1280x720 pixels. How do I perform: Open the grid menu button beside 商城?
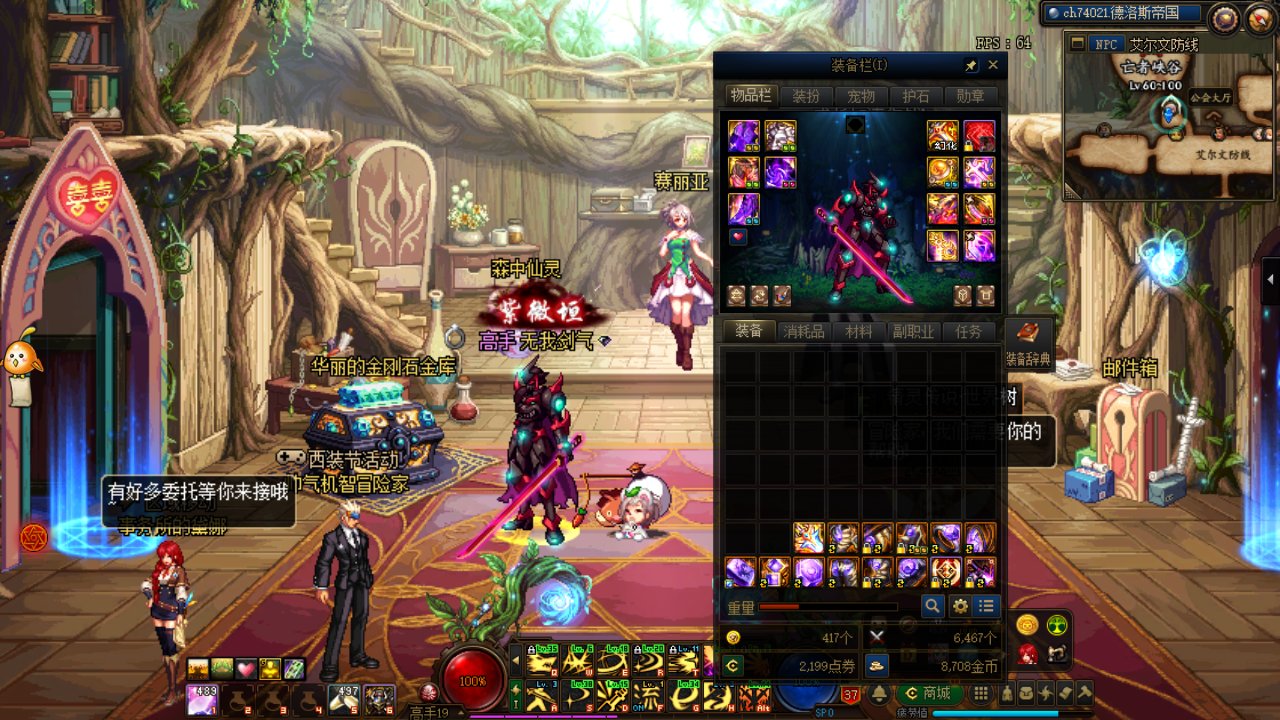tap(981, 693)
